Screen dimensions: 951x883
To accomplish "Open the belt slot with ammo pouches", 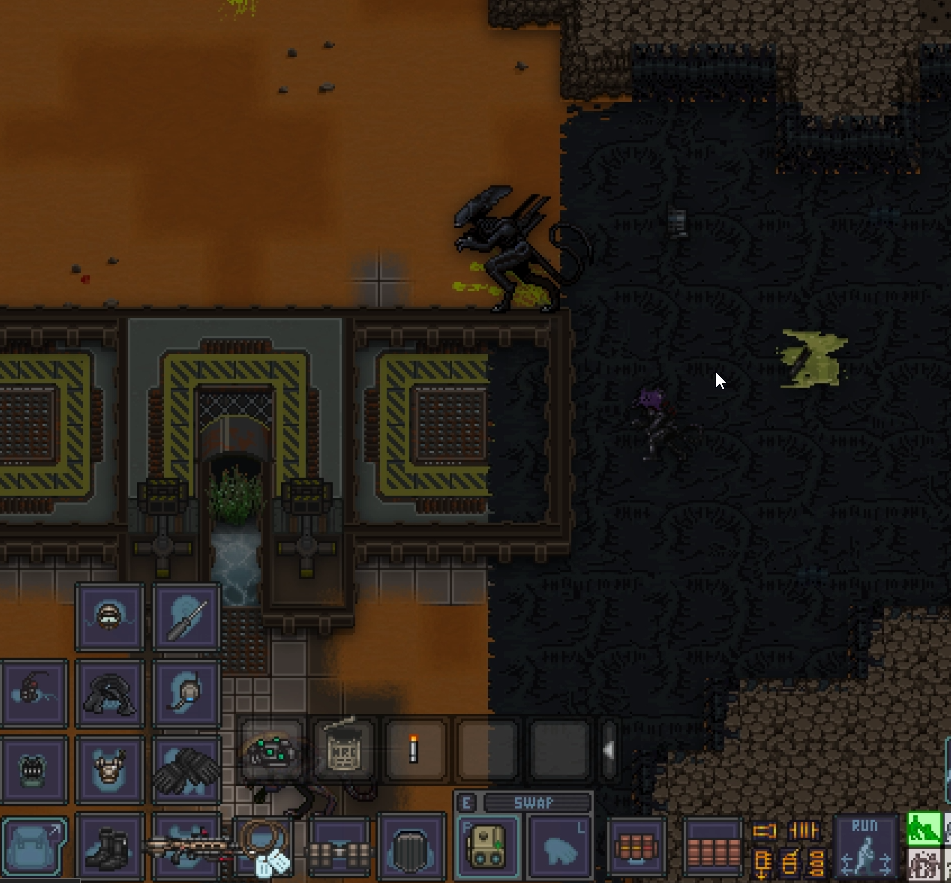I will click(x=339, y=849).
